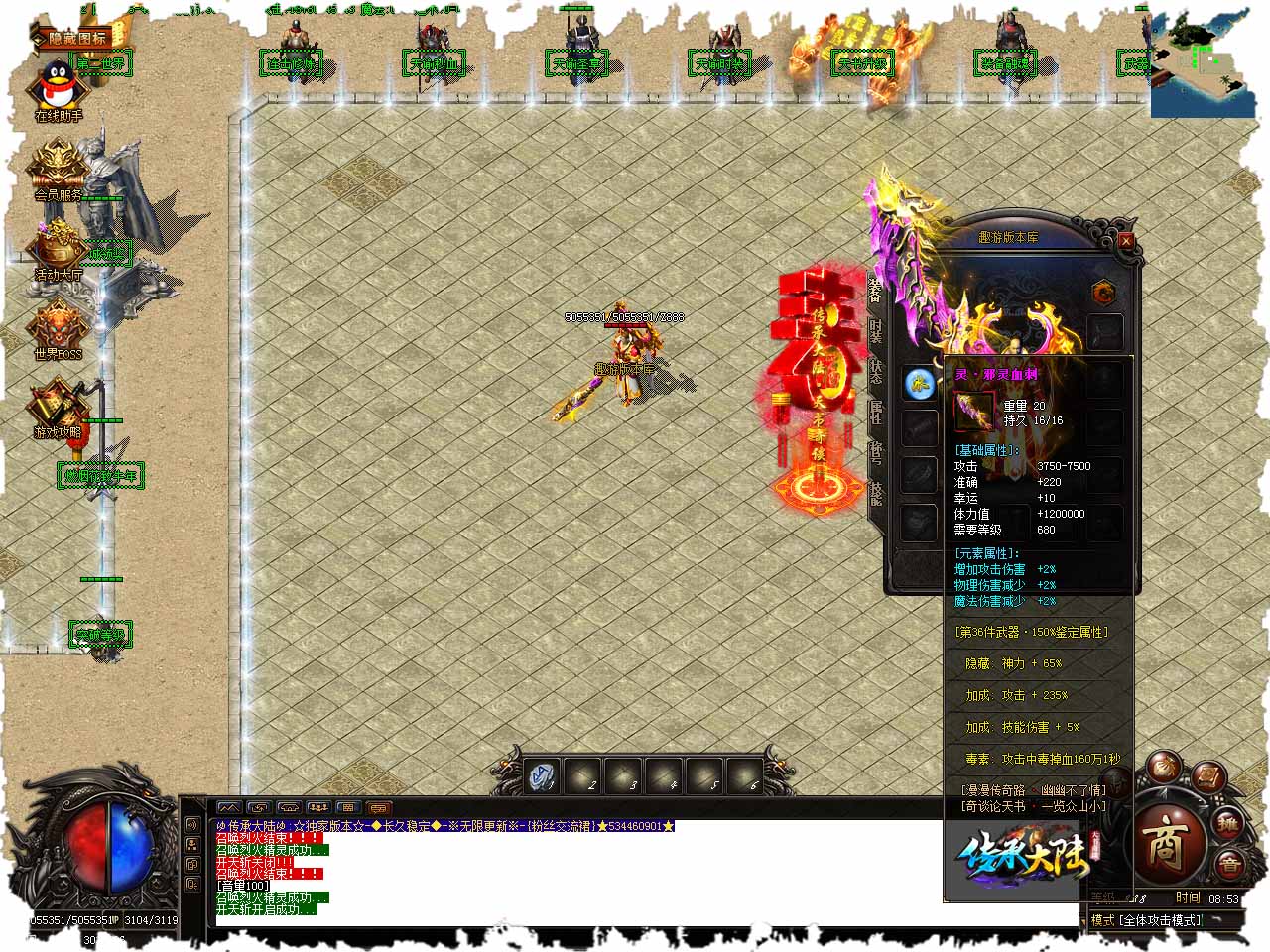Screen dimensions: 1270x952
Task: Open the 在线助手 penguin icon
Action: tap(58, 89)
